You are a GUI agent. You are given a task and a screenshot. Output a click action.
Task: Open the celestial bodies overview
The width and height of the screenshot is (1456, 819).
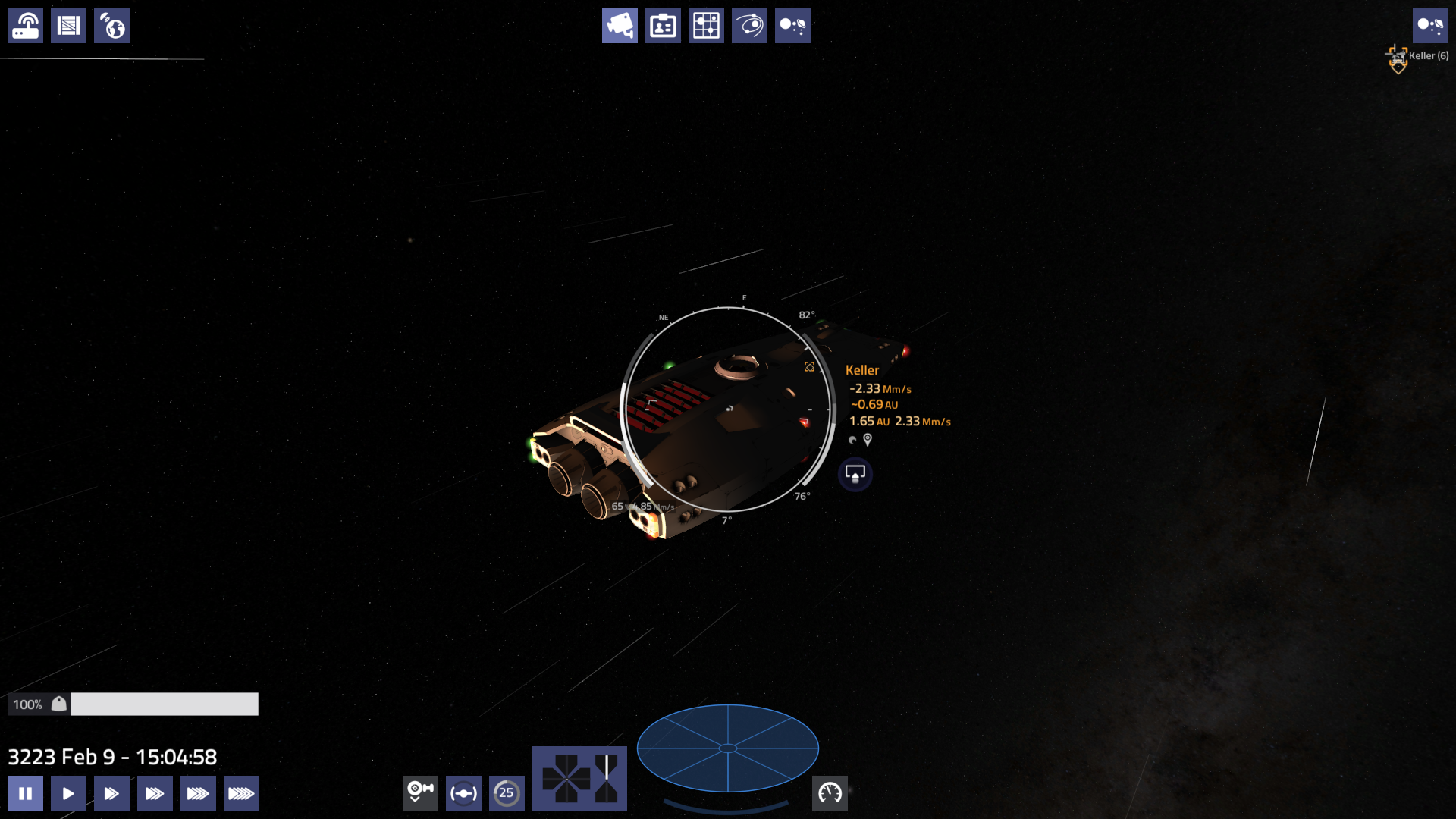click(792, 25)
